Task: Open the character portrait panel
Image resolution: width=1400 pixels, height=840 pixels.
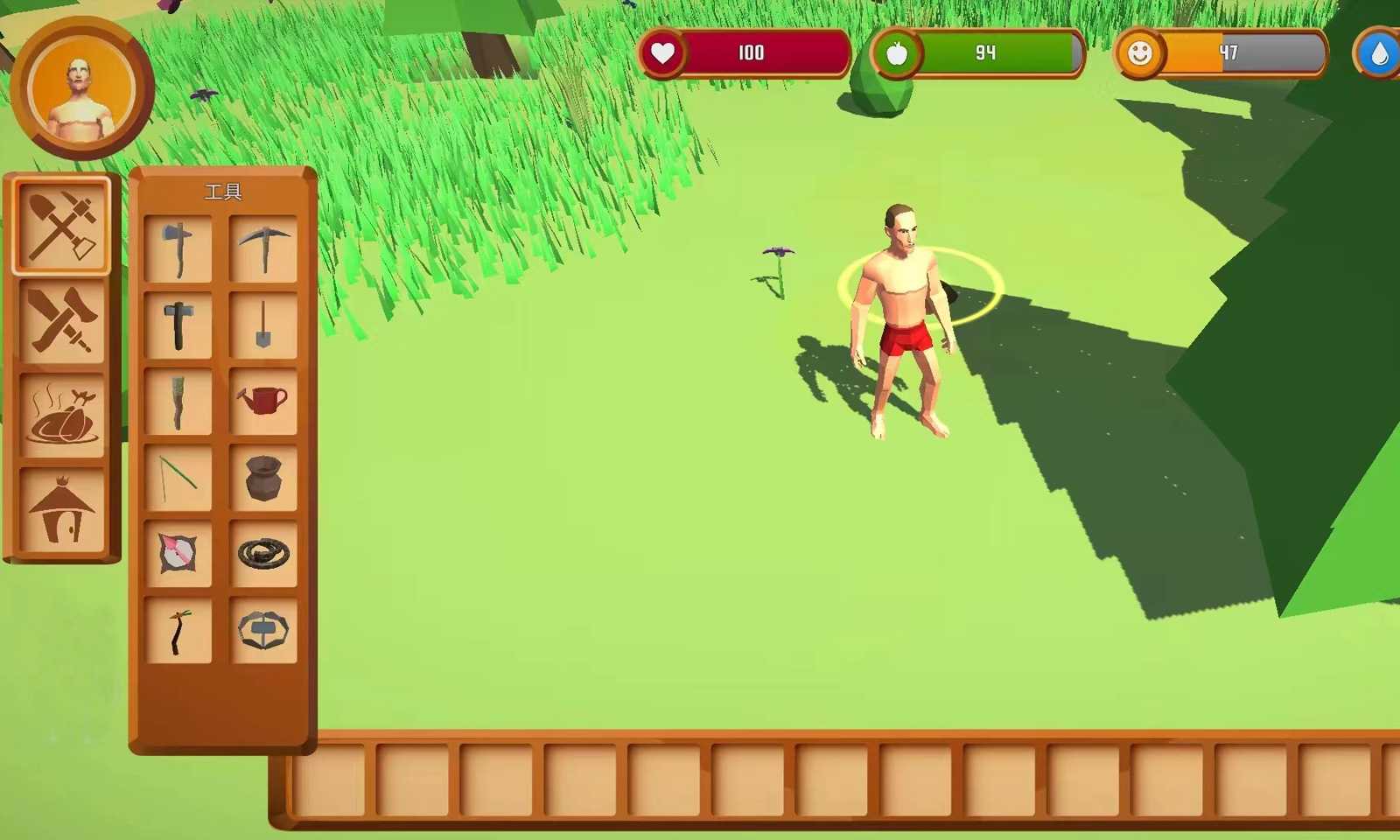Action: pyautogui.click(x=81, y=88)
